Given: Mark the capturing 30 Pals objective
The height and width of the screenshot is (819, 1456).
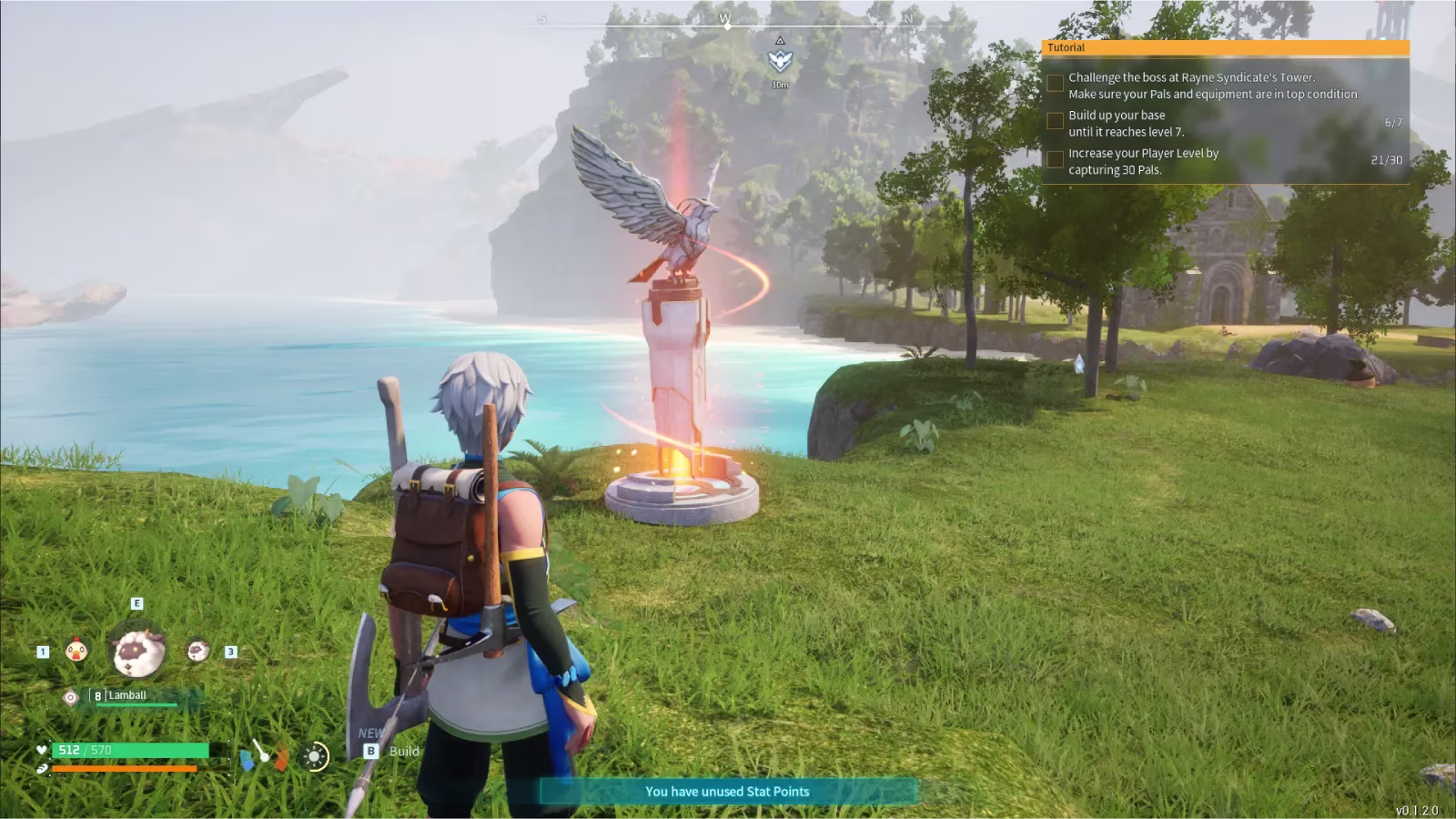Looking at the screenshot, I should [x=1056, y=160].
